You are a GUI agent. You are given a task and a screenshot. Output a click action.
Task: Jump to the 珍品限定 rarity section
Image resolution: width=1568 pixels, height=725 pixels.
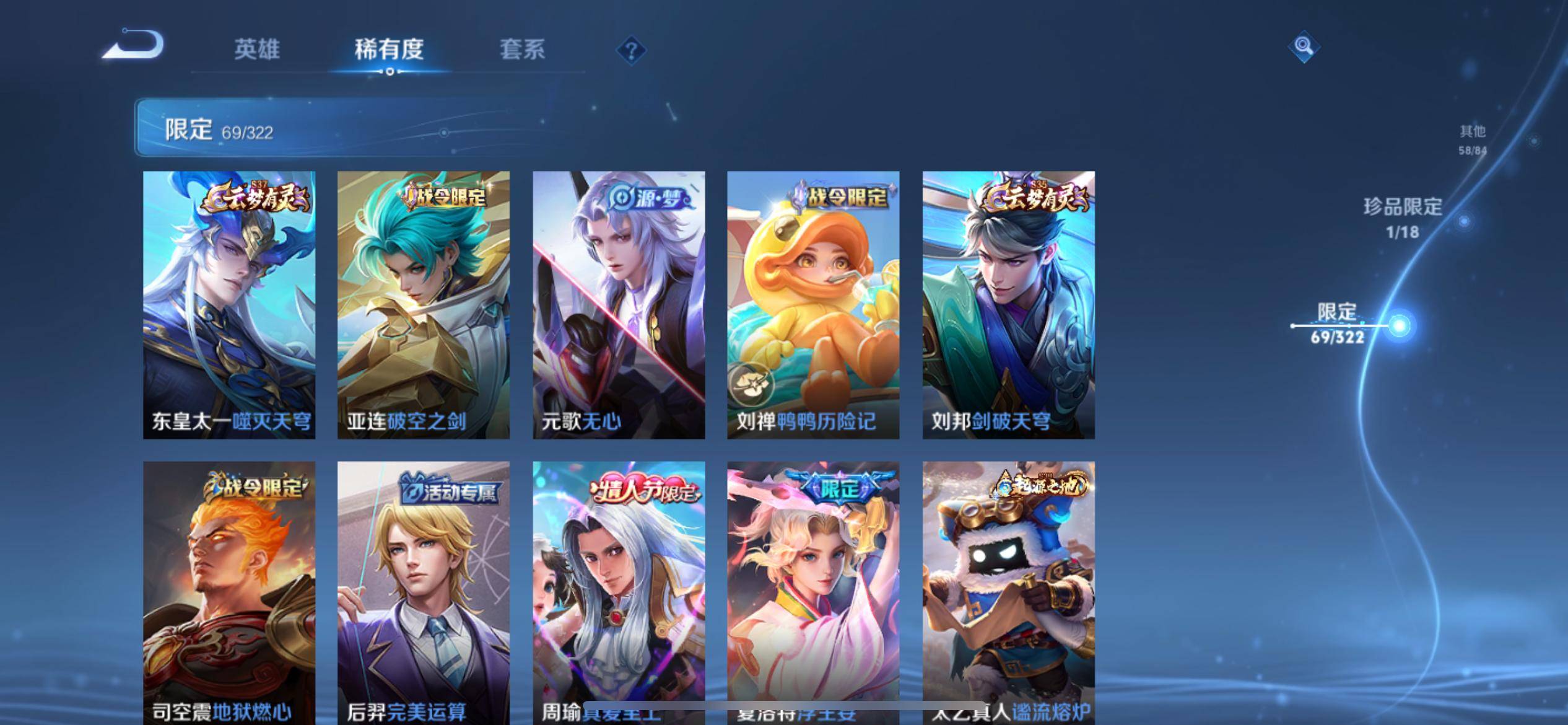1403,217
